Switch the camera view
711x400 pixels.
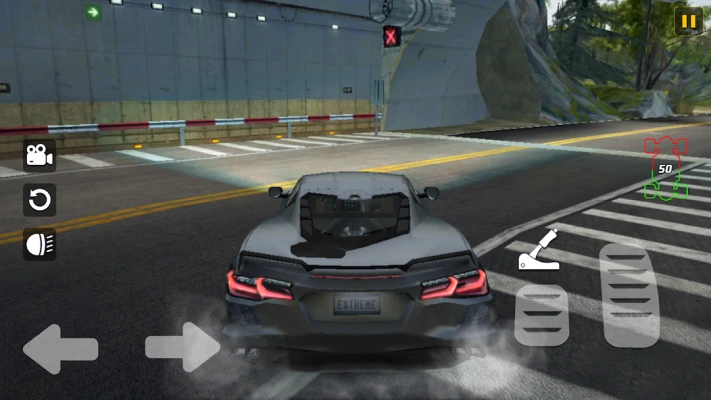39,155
